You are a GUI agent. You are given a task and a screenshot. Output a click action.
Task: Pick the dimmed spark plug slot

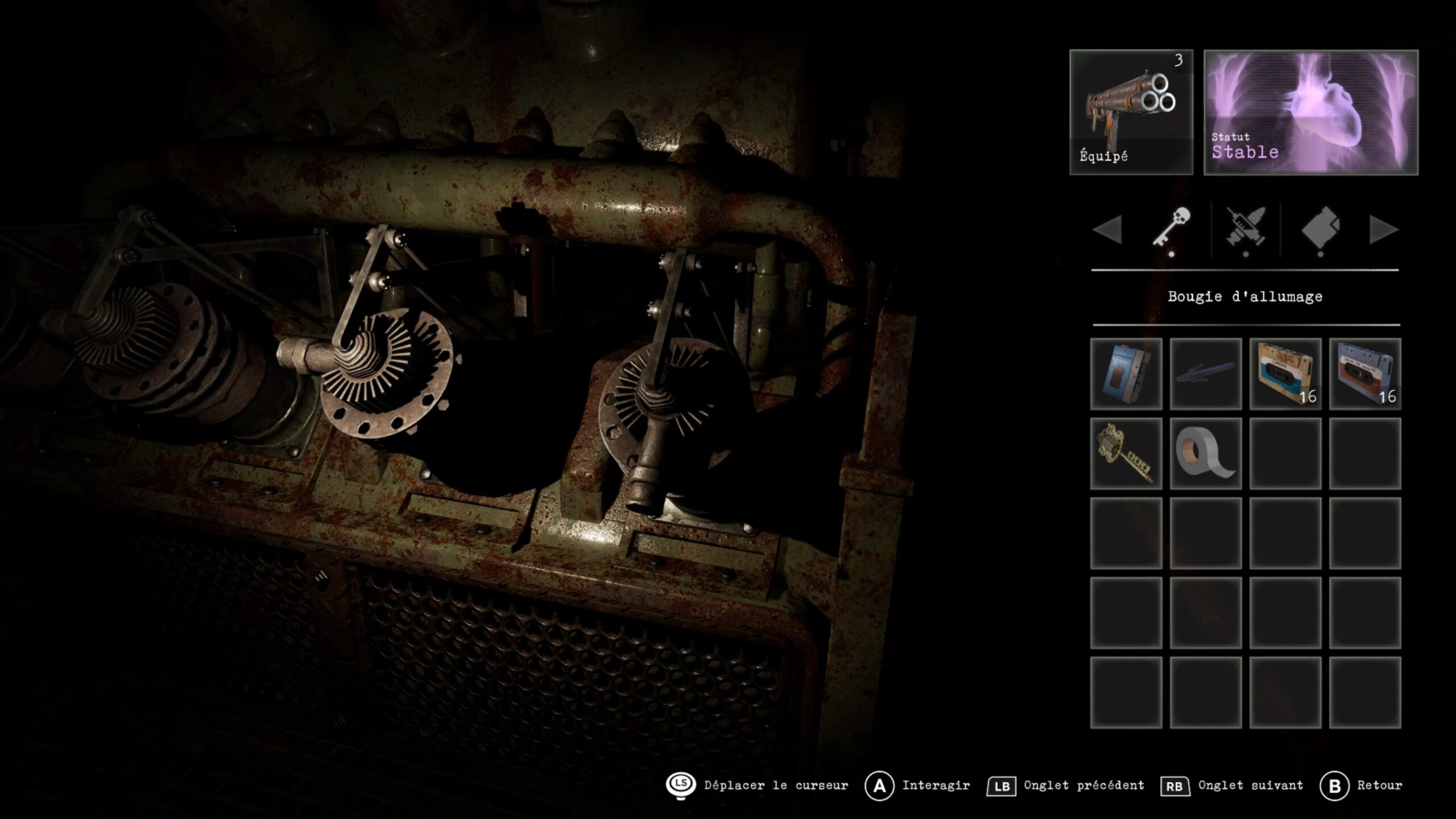[x=1205, y=374]
